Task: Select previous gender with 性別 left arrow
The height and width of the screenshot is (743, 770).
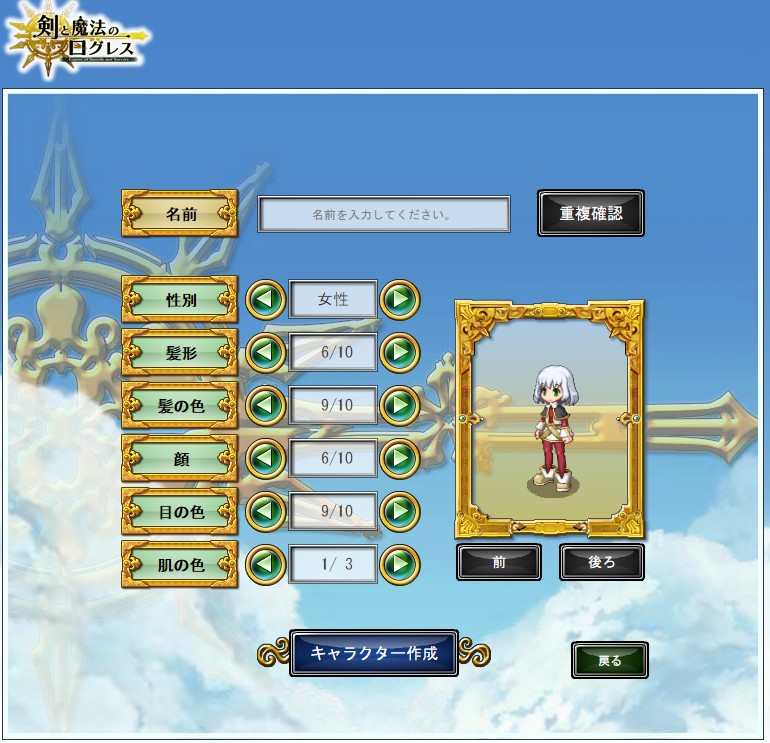Action: tap(265, 299)
